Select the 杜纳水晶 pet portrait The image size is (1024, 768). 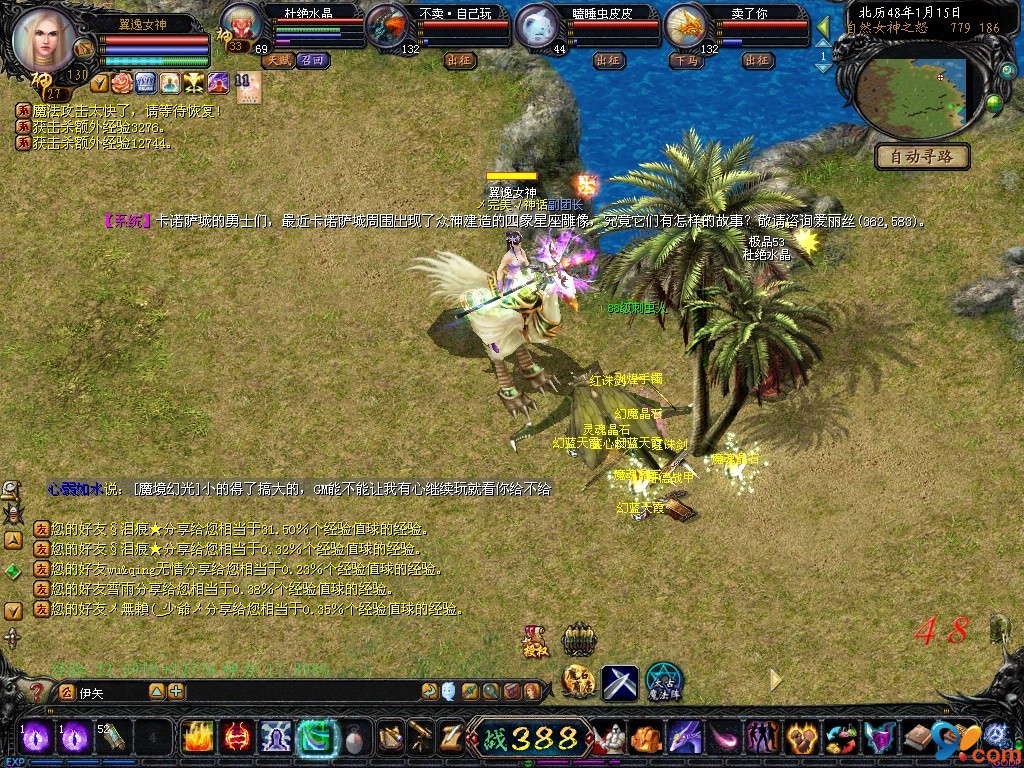pos(241,24)
